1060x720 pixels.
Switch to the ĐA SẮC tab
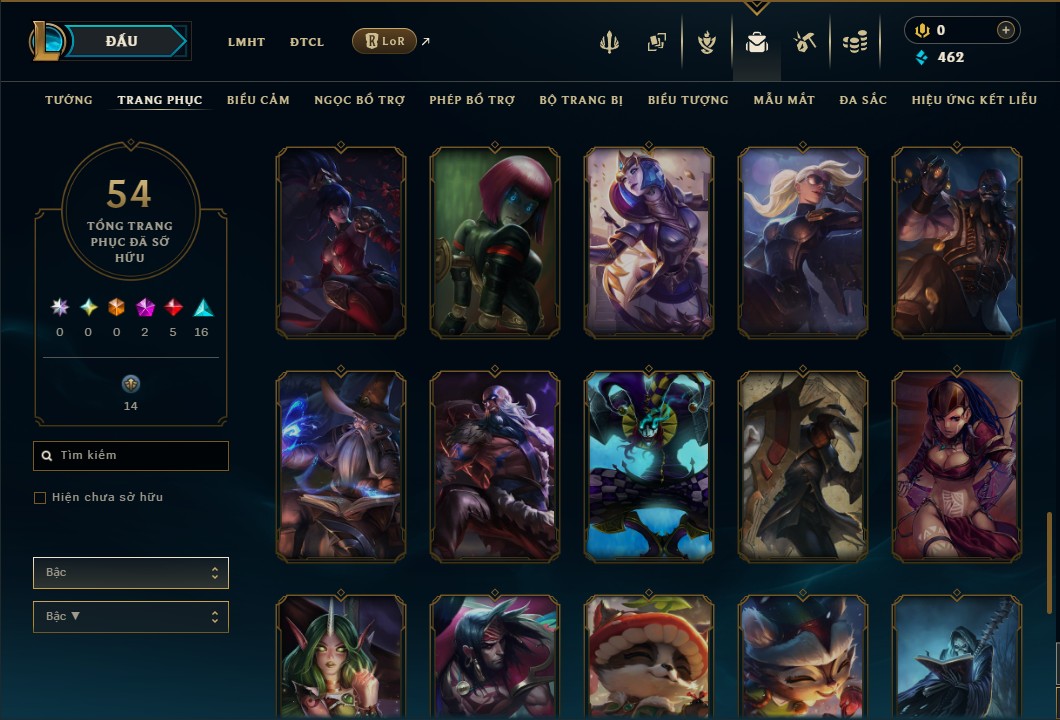[x=863, y=100]
